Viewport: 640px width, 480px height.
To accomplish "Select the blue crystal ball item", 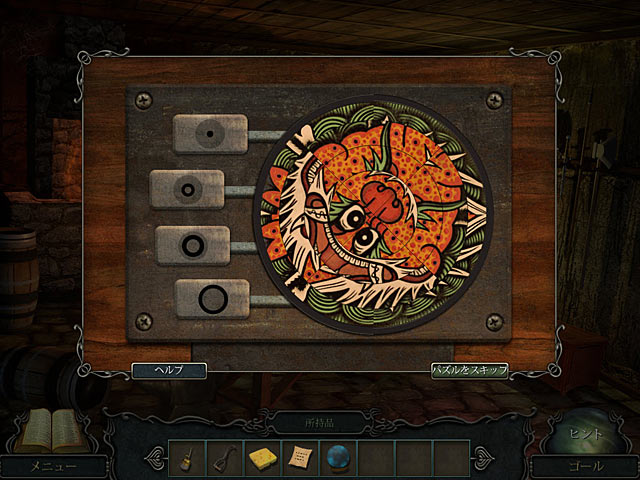I will pyautogui.click(x=338, y=457).
